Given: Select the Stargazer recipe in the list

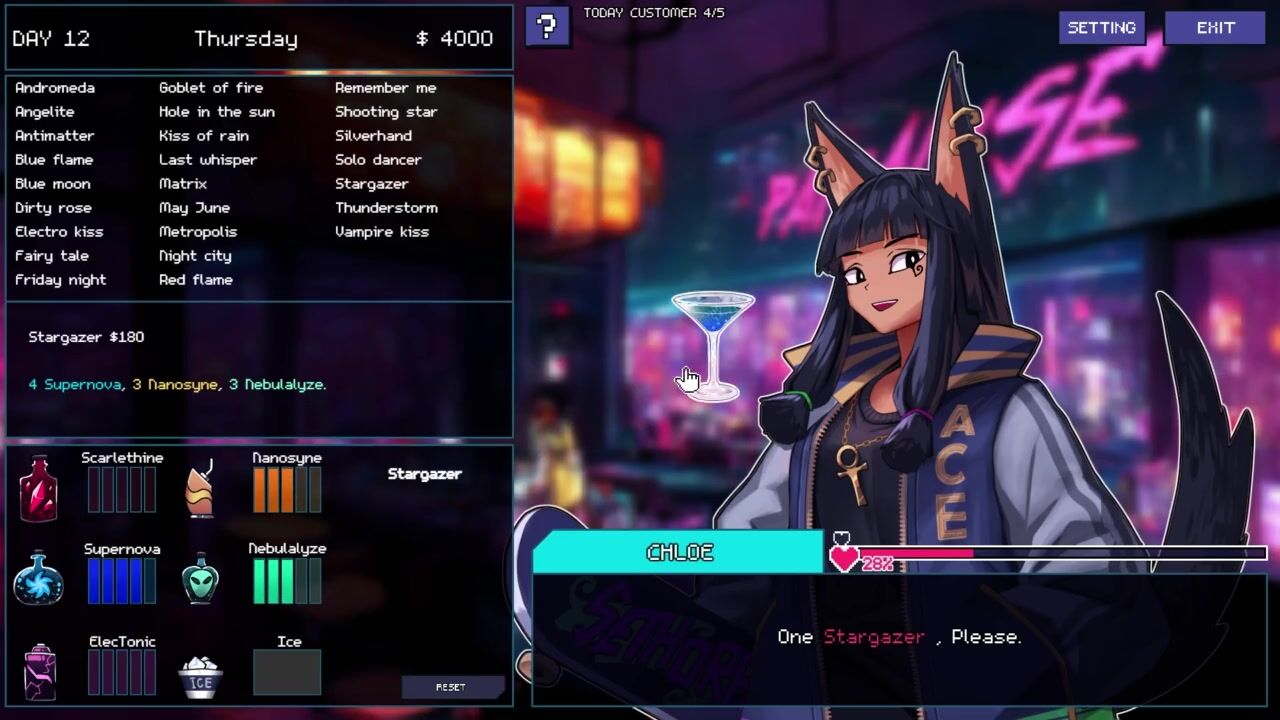Looking at the screenshot, I should point(371,184).
